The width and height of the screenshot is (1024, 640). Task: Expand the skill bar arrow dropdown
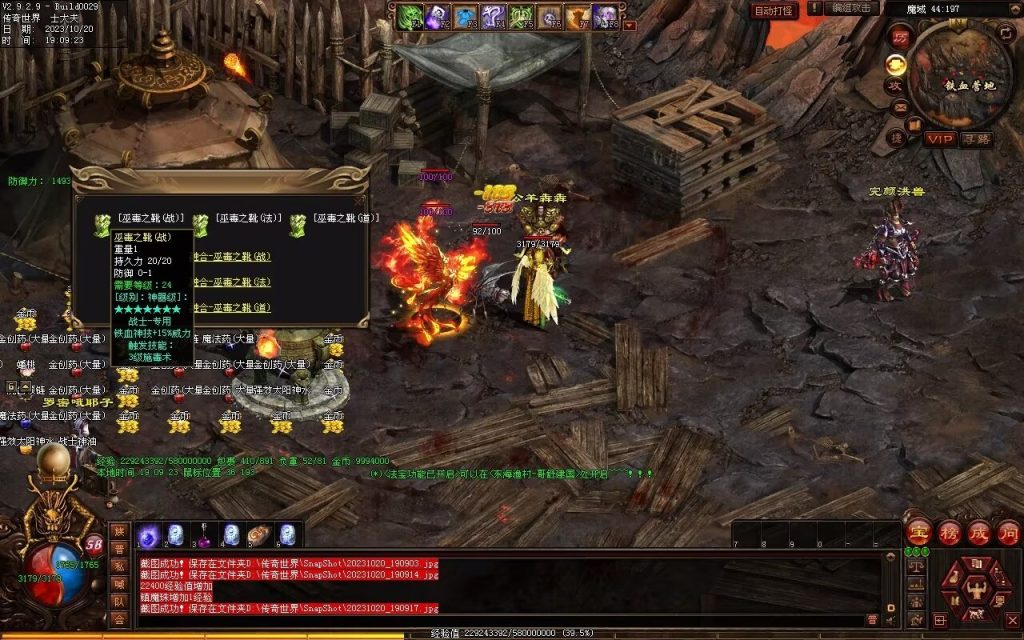[630, 25]
